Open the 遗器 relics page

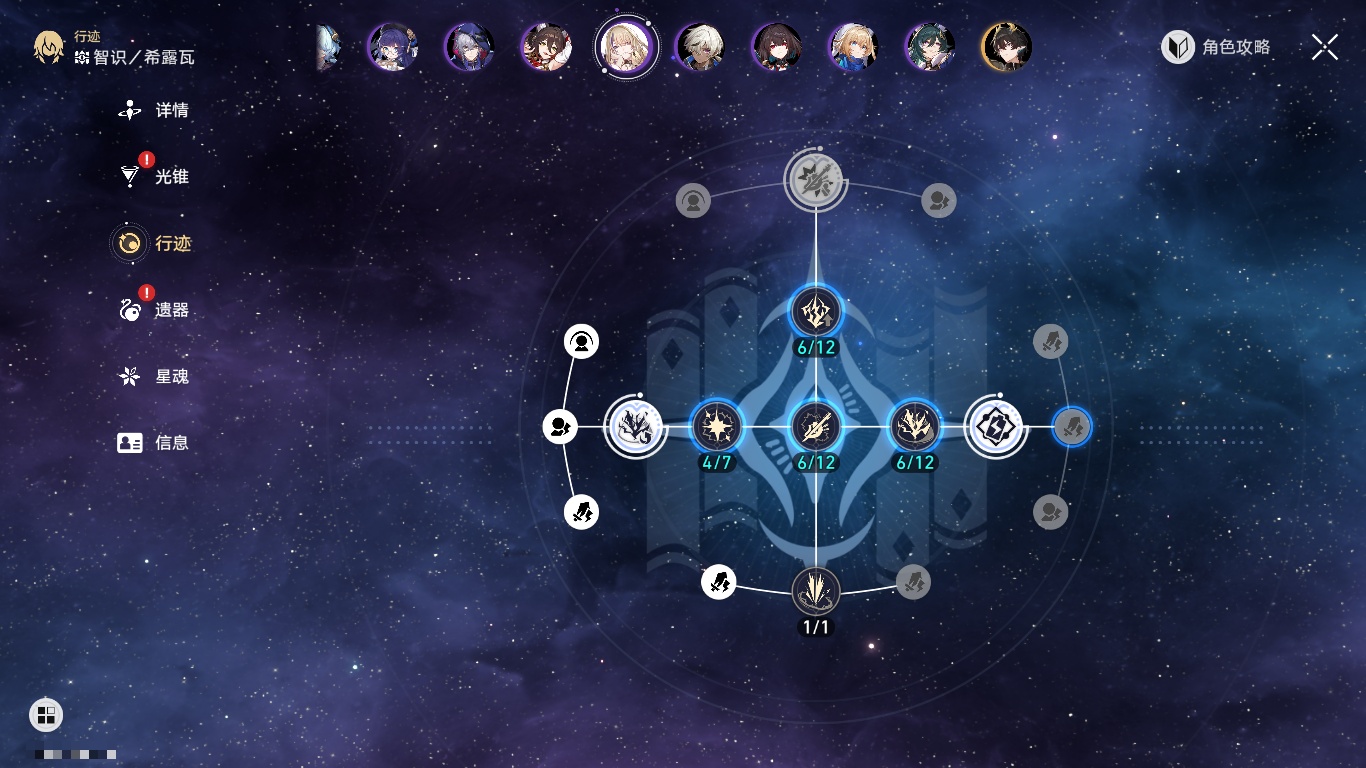[x=155, y=310]
